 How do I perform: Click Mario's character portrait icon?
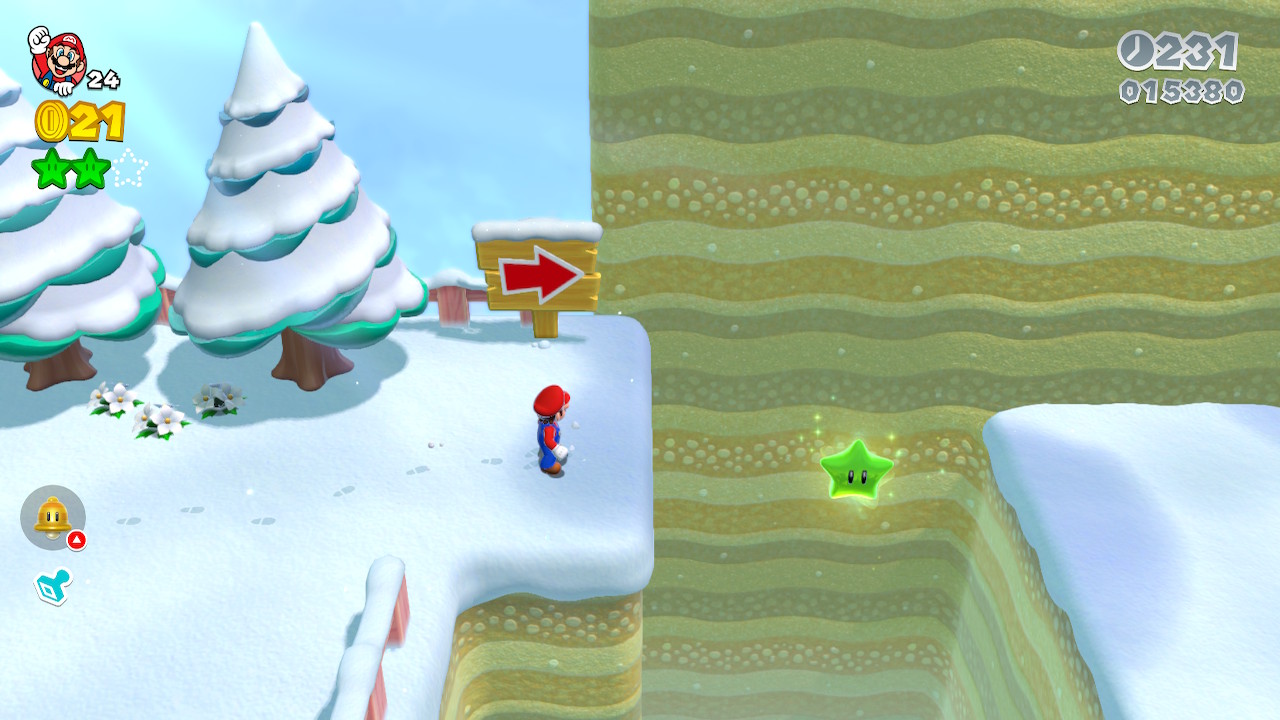tap(58, 60)
